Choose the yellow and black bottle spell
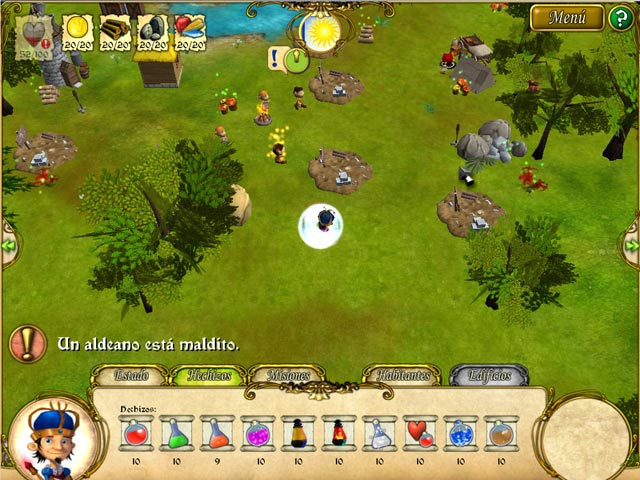Screen dimensions: 640x480 [x=298, y=433]
